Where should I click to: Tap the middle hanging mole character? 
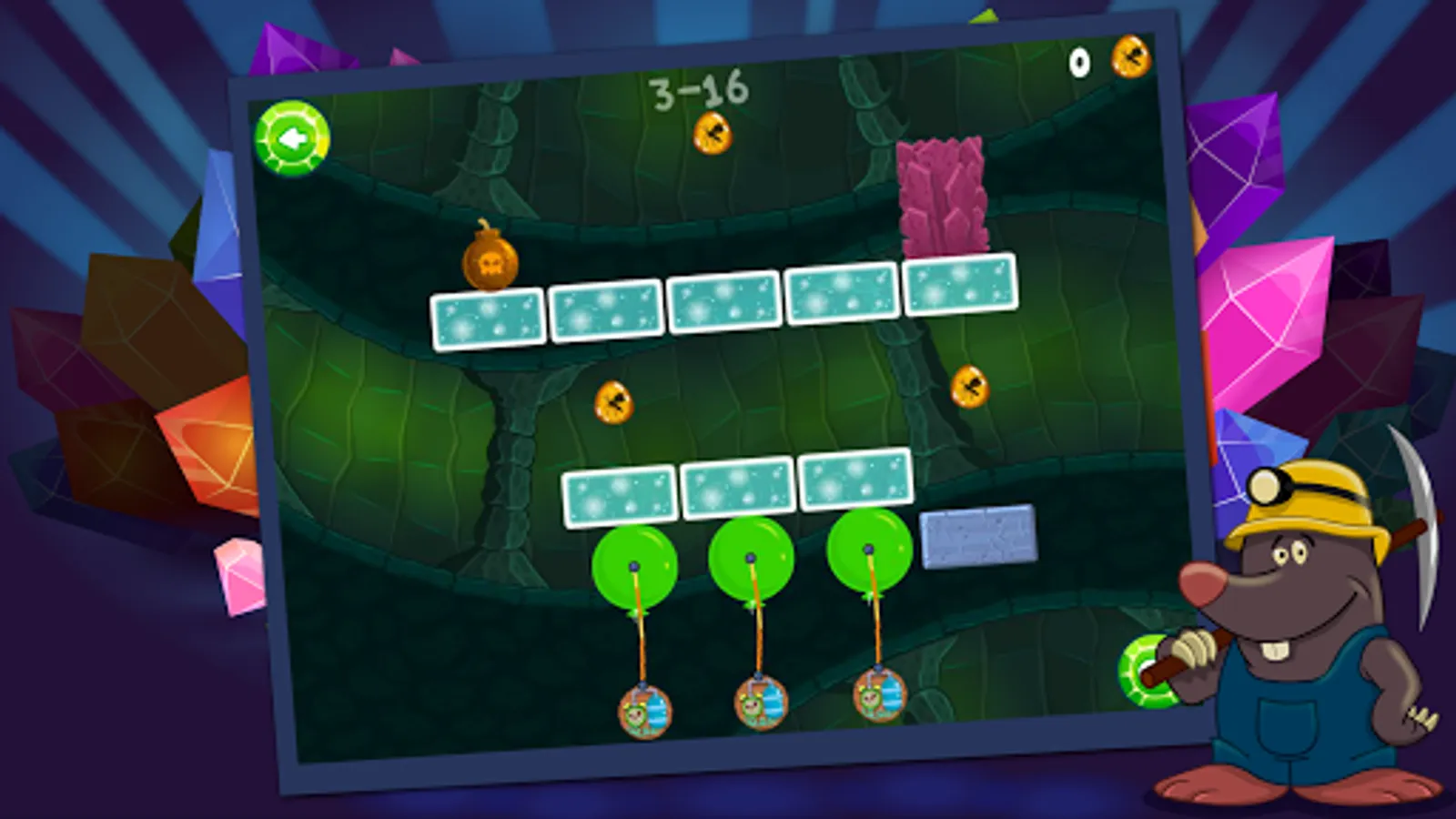click(760, 701)
